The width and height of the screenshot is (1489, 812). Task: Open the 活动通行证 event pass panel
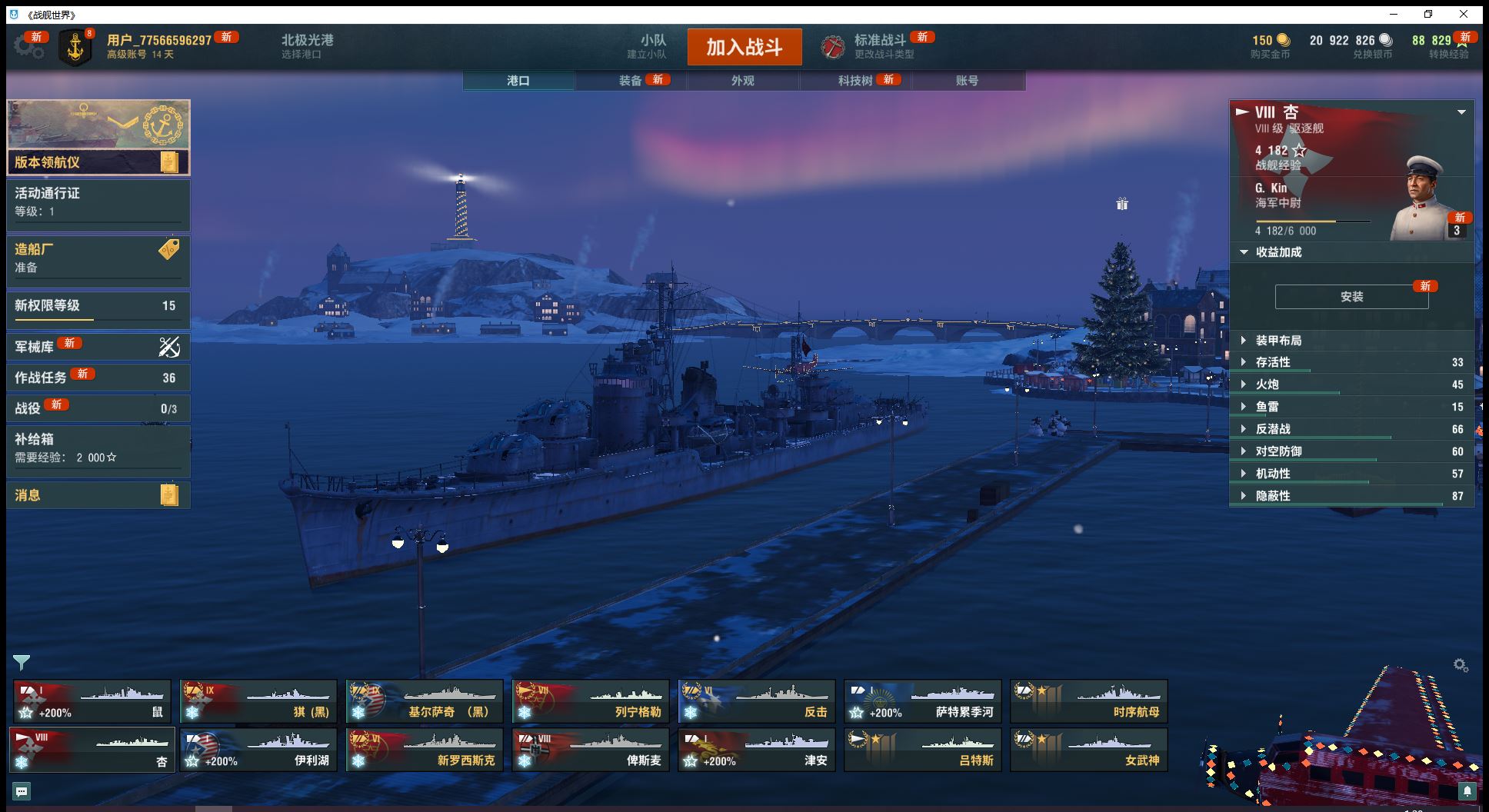[98, 201]
